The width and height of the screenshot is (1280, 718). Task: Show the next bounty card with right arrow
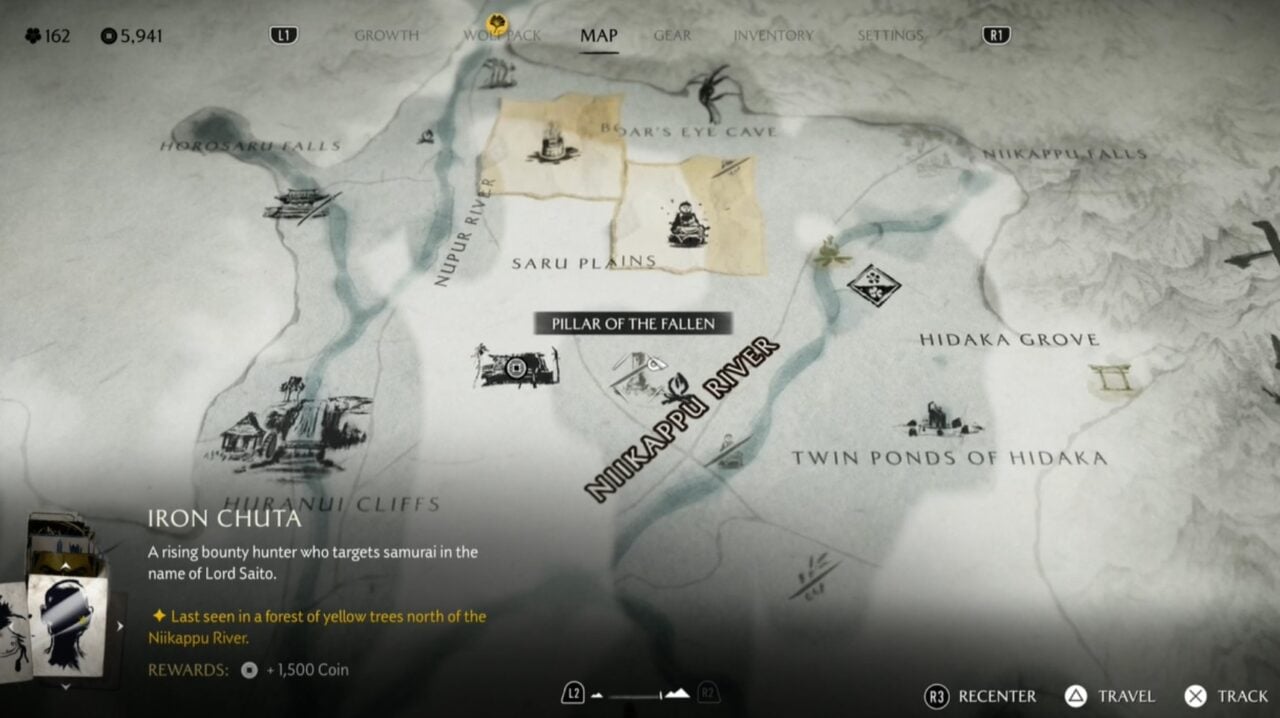click(120, 626)
